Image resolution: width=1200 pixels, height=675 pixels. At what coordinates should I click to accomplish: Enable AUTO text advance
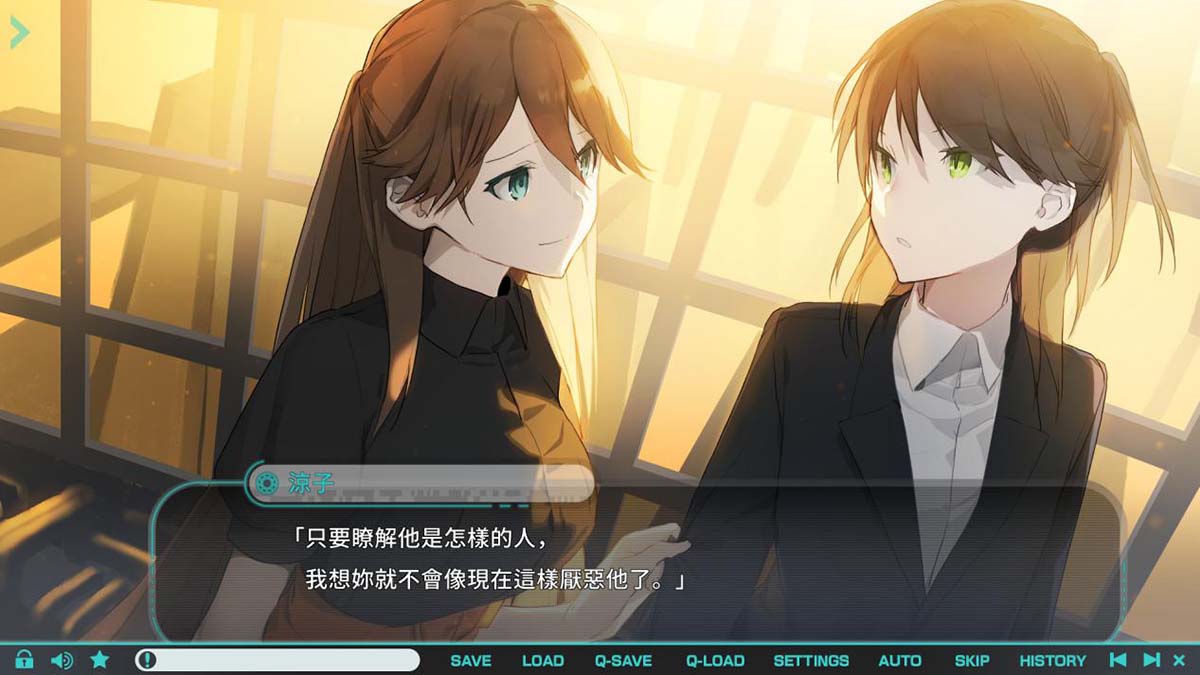tap(900, 660)
